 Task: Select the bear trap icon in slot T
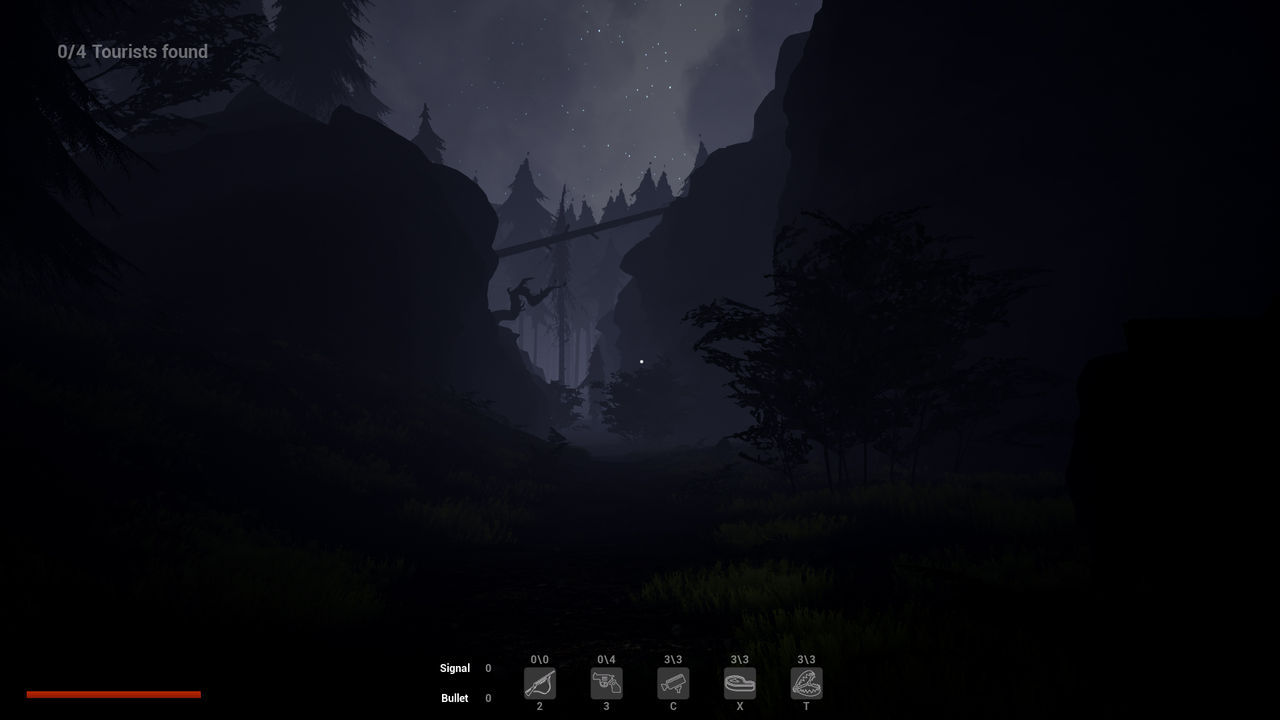pos(806,683)
